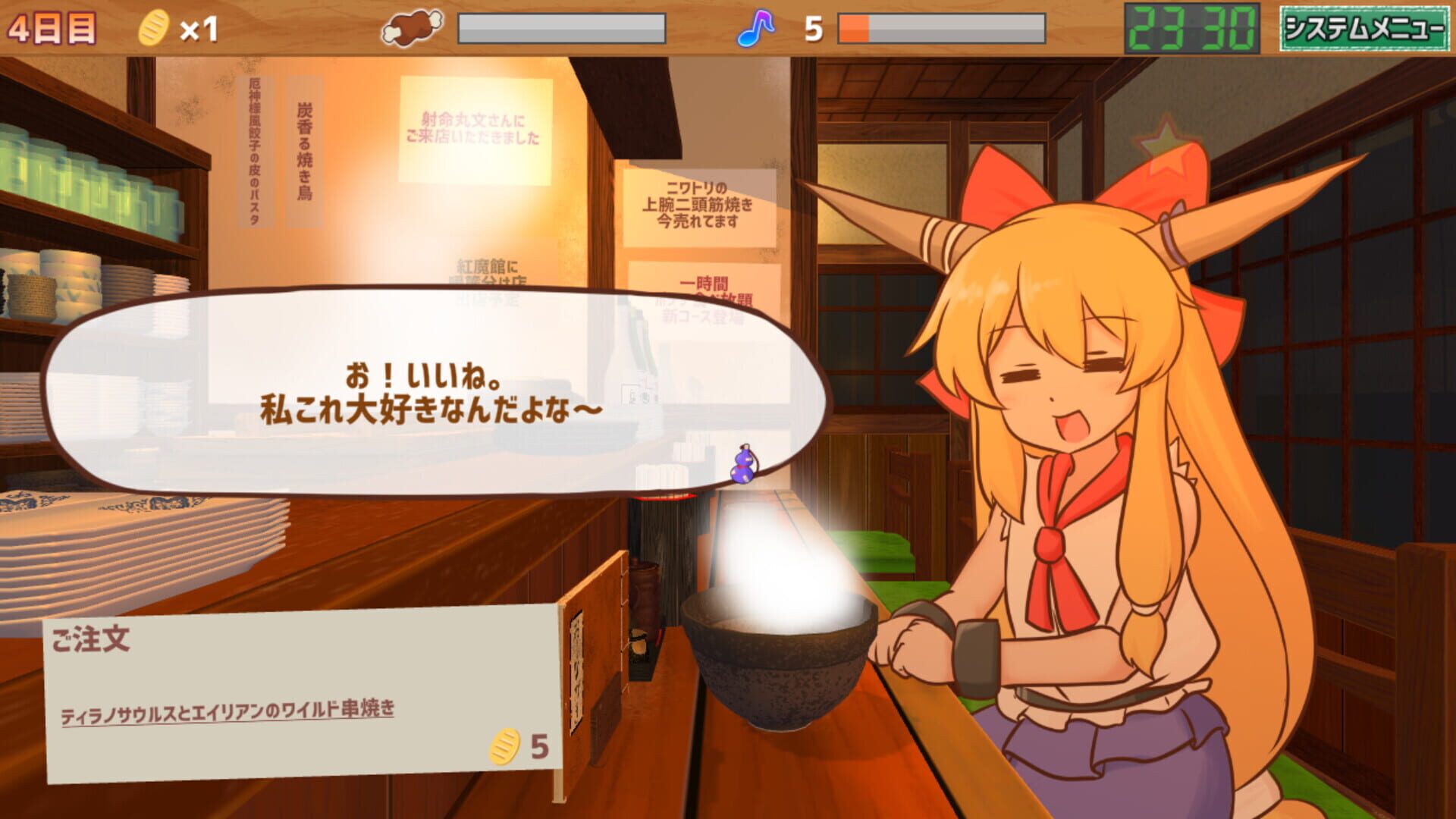The width and height of the screenshot is (1456, 819).
Task: Open the システムメニュー from the top corner
Action: pyautogui.click(x=1365, y=27)
